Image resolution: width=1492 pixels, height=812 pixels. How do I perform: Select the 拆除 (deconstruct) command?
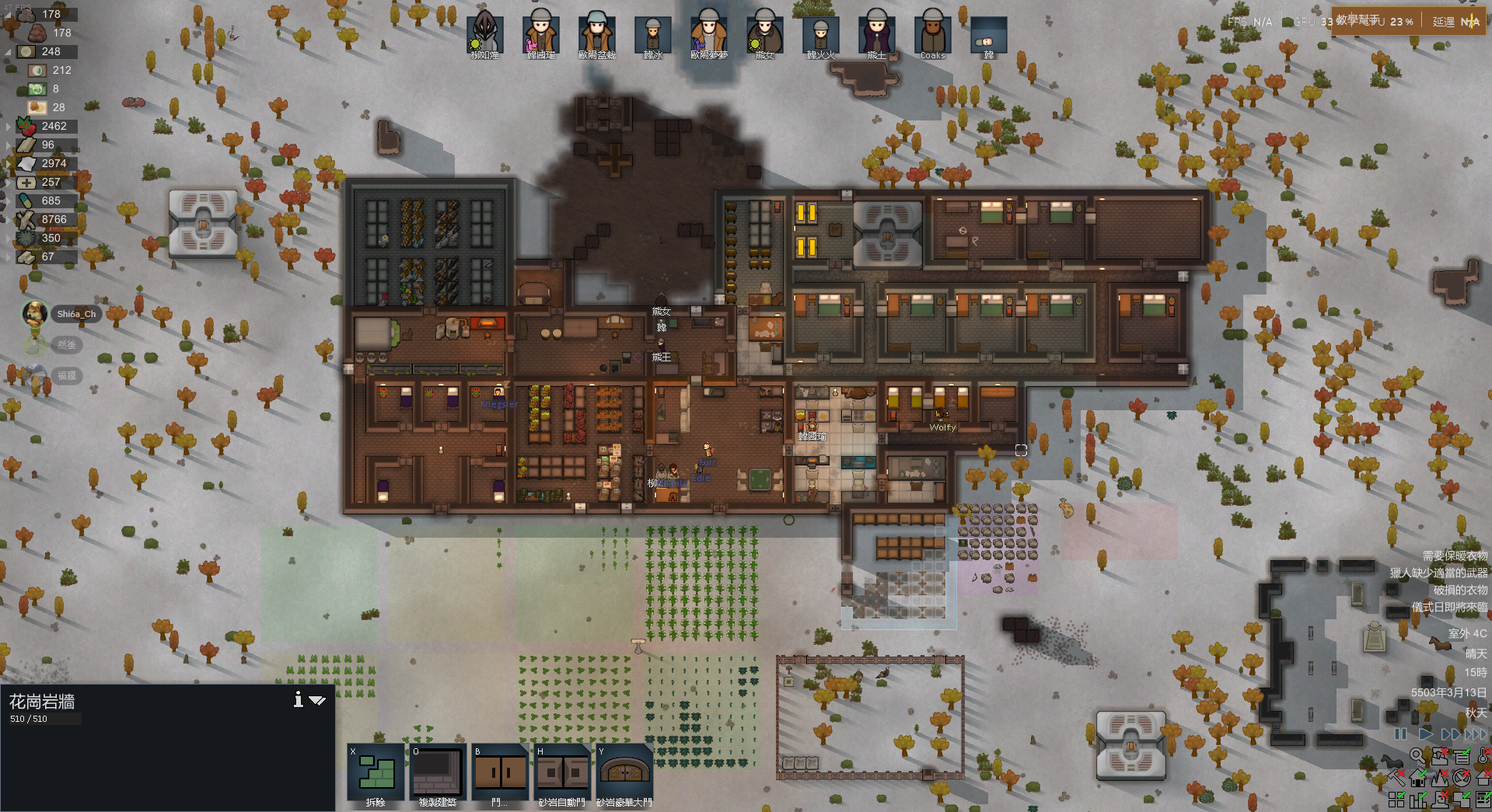click(375, 772)
